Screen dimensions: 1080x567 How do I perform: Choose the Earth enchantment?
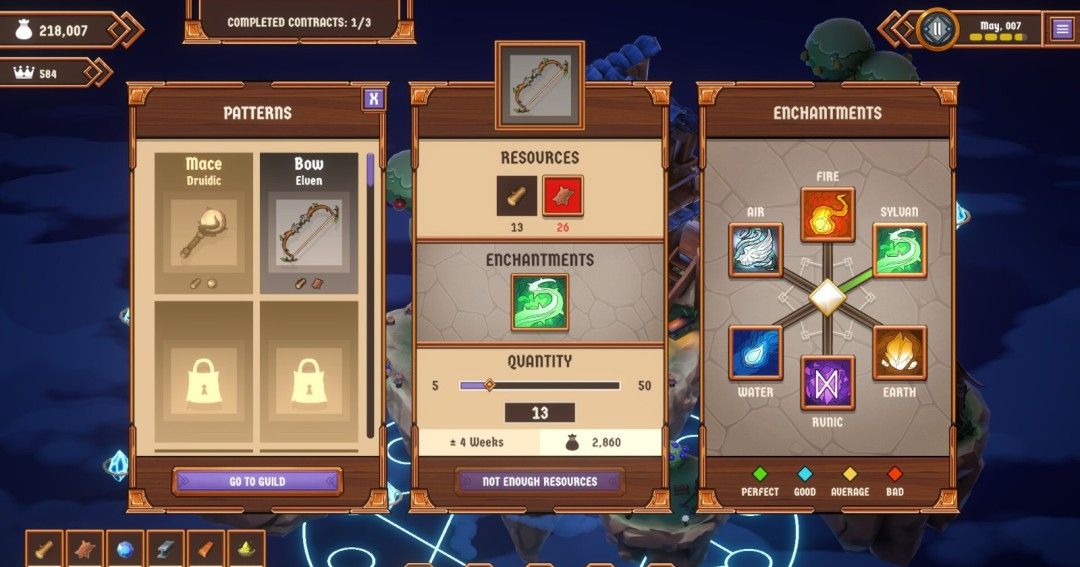900,352
